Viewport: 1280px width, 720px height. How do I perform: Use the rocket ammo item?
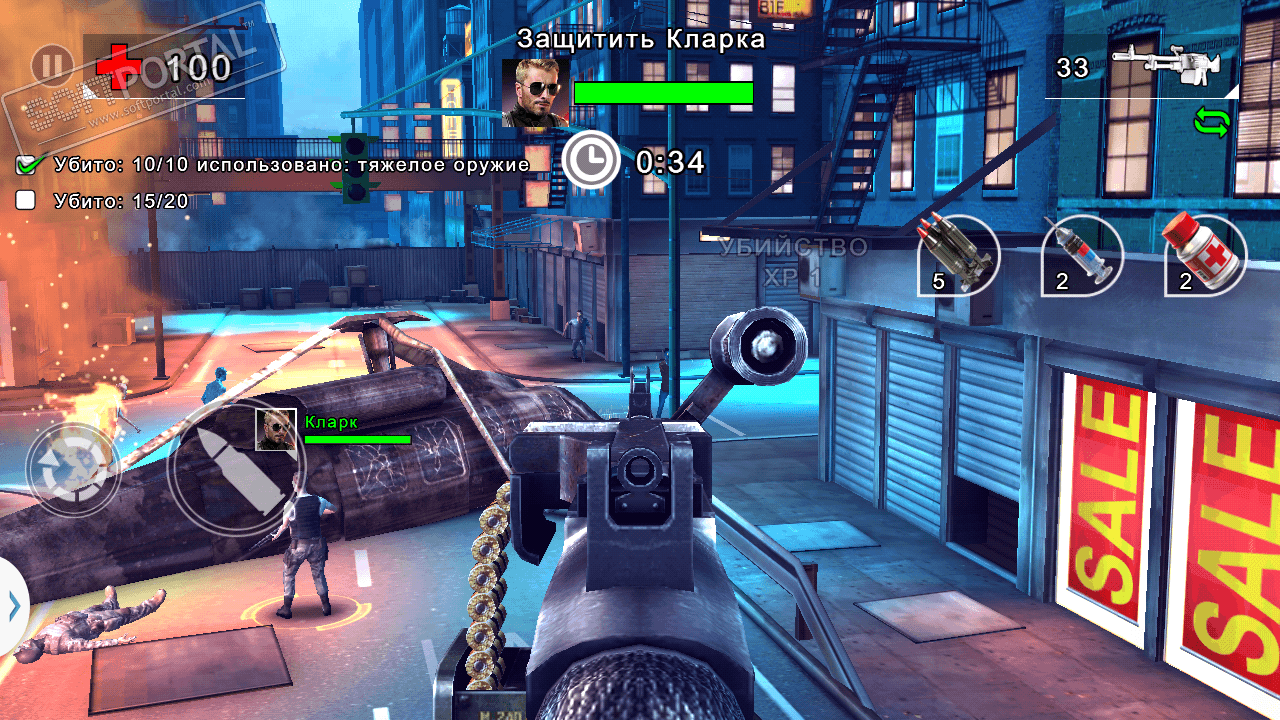point(959,256)
